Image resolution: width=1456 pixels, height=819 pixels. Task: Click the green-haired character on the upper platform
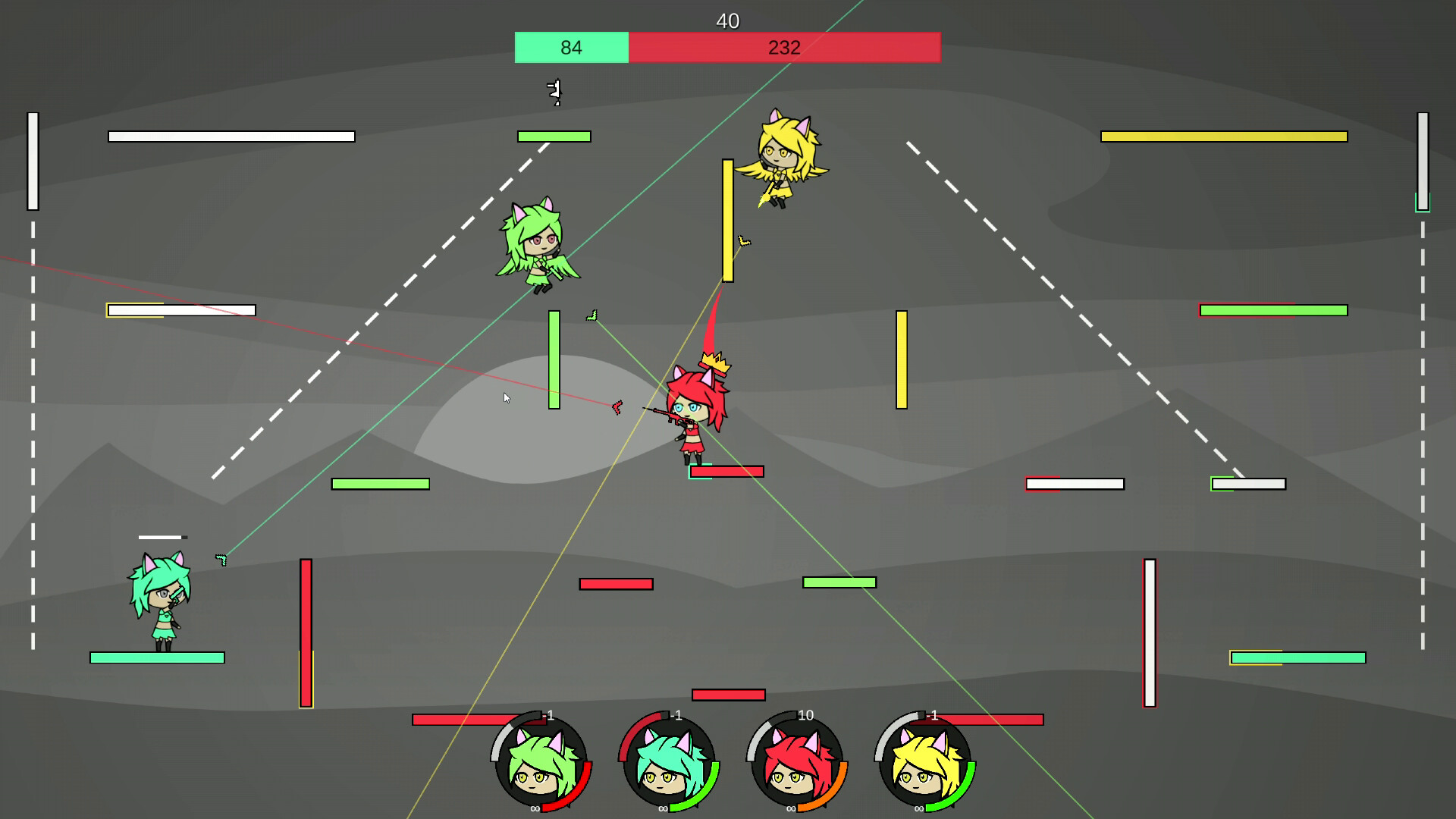pyautogui.click(x=538, y=246)
